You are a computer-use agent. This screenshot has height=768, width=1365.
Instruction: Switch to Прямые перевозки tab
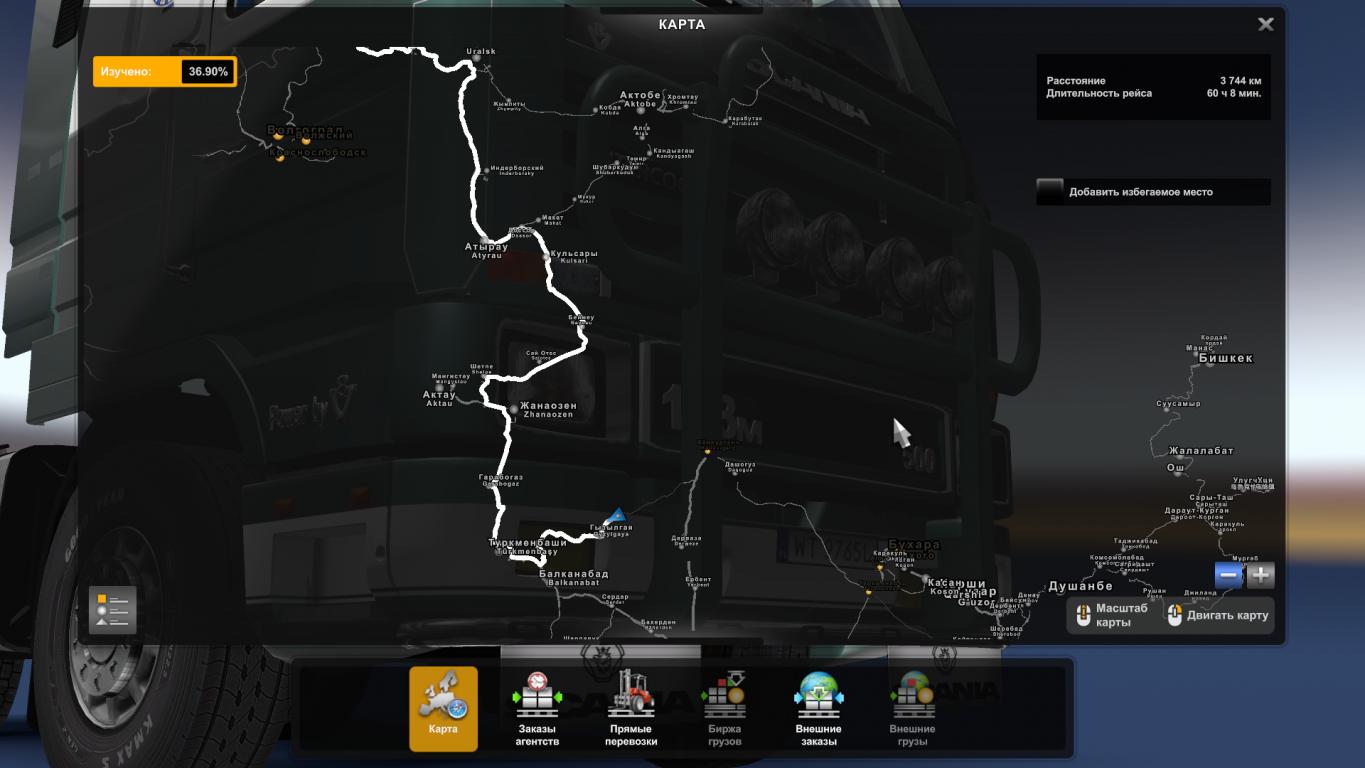coord(632,708)
